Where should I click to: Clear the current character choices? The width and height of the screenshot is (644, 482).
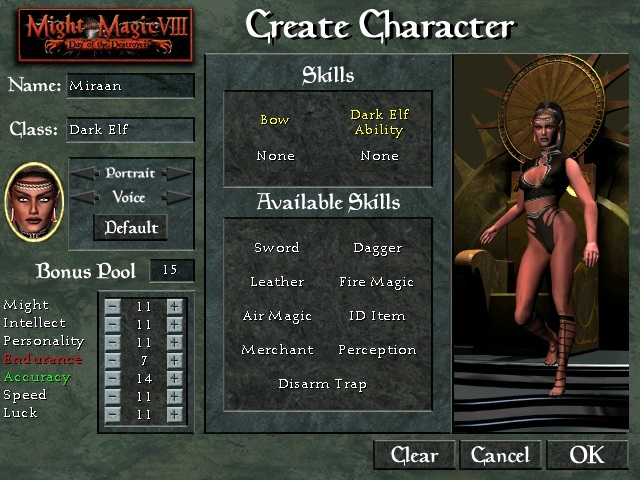(414, 455)
